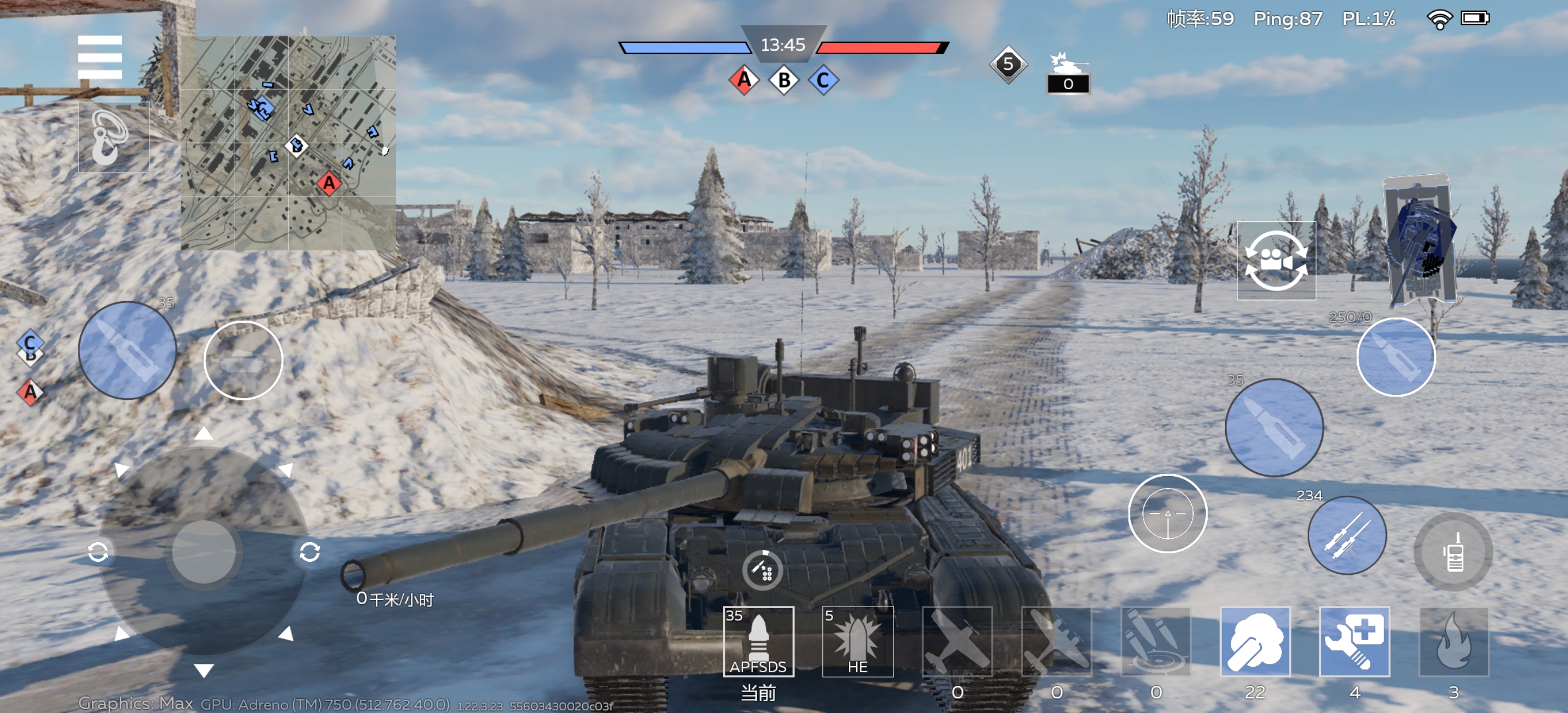This screenshot has width=1568, height=713.
Task: Toggle the camera switch button
Action: point(1276,261)
